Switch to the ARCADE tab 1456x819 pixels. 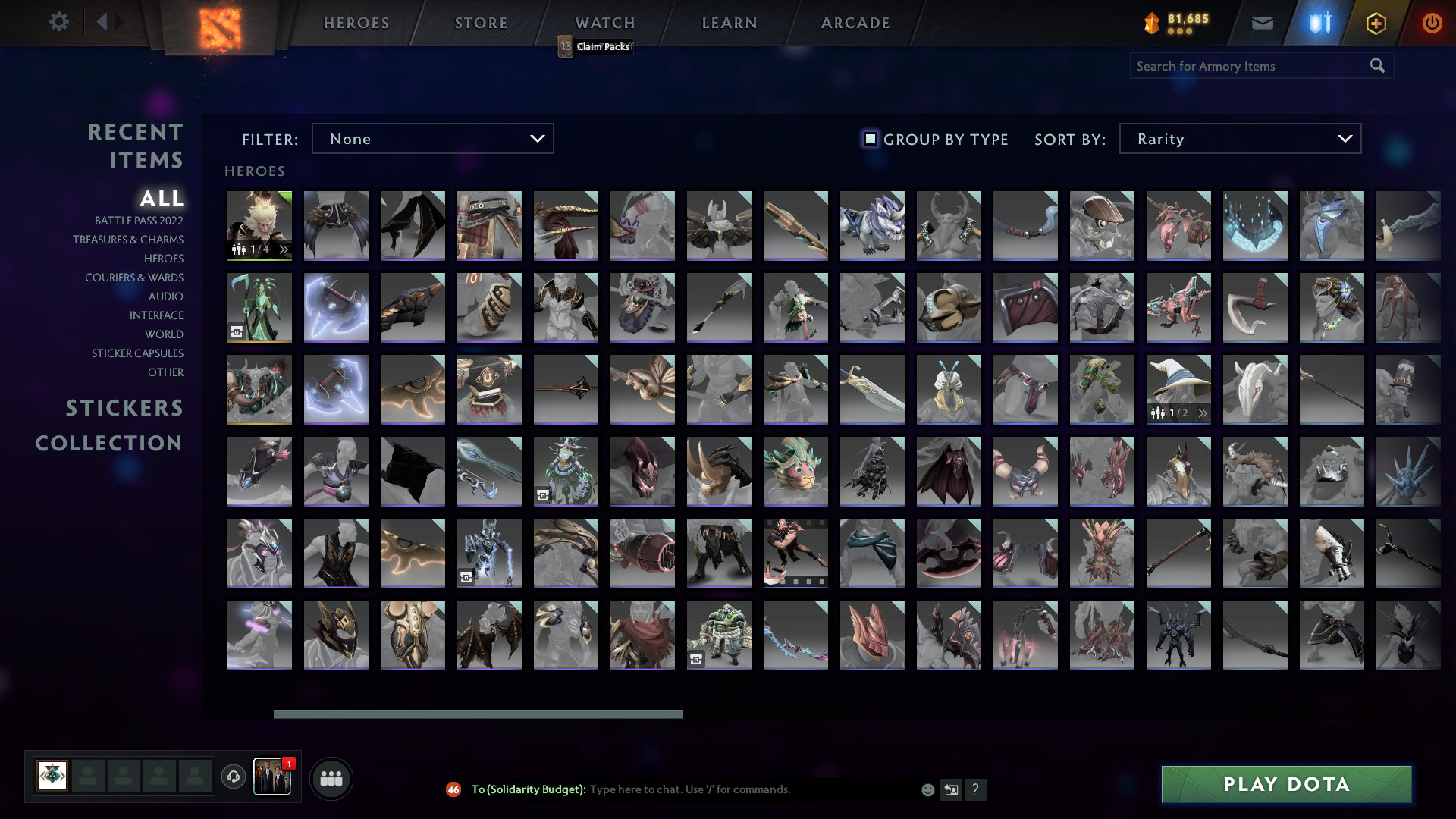tap(855, 23)
